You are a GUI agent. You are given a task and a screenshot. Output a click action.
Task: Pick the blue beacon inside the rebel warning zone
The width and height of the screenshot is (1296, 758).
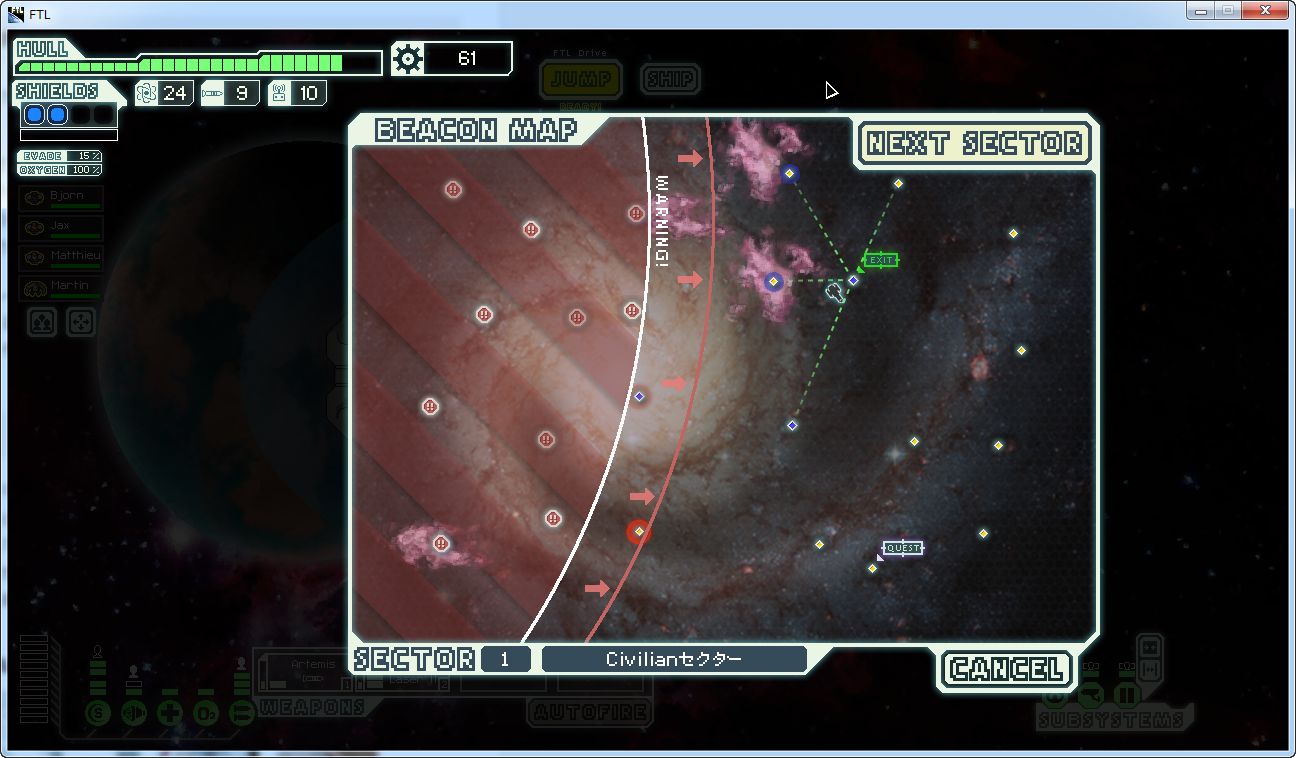pyautogui.click(x=640, y=397)
